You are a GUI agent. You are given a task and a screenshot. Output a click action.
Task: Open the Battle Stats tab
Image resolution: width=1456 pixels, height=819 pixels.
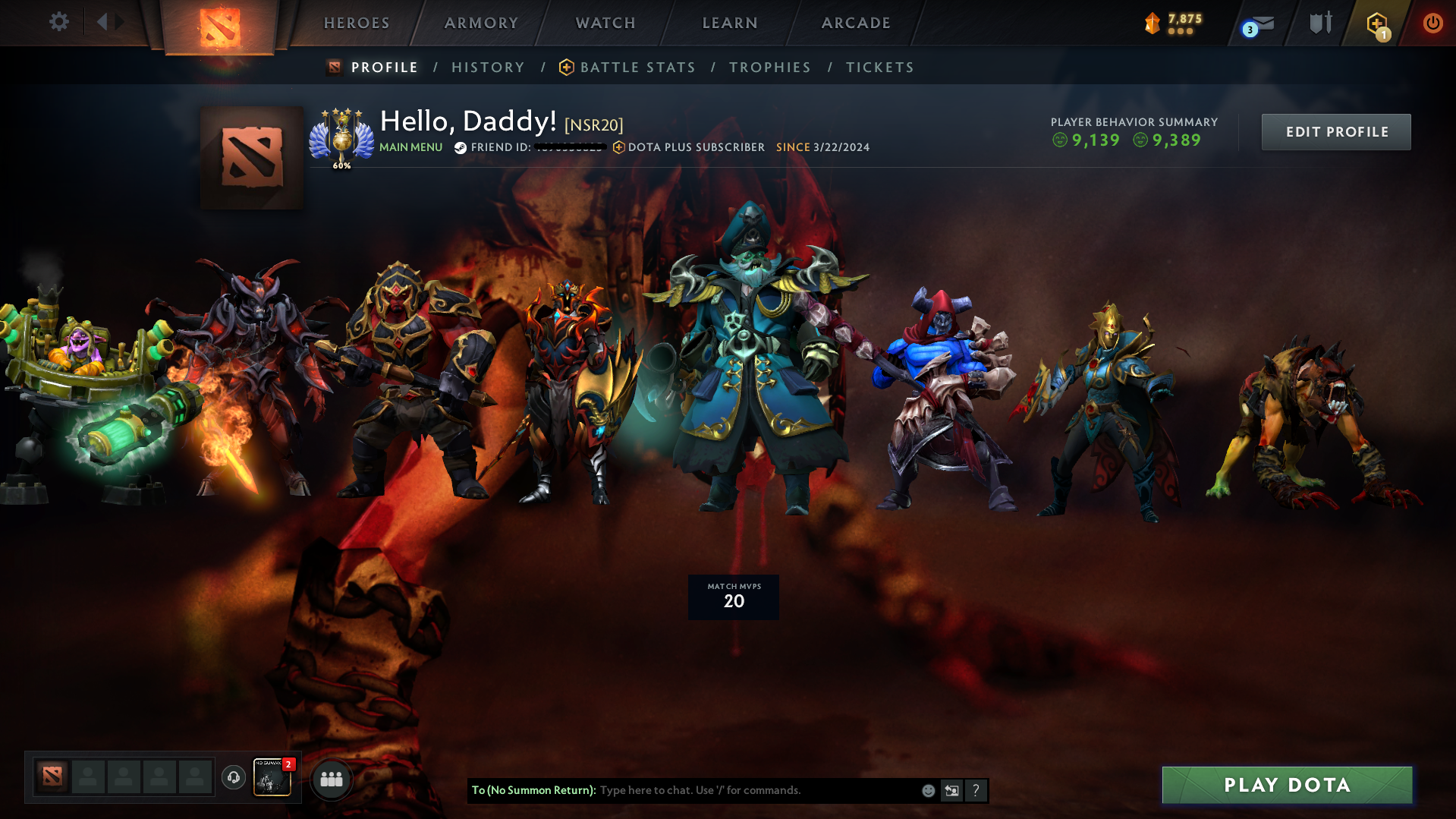[x=637, y=67]
